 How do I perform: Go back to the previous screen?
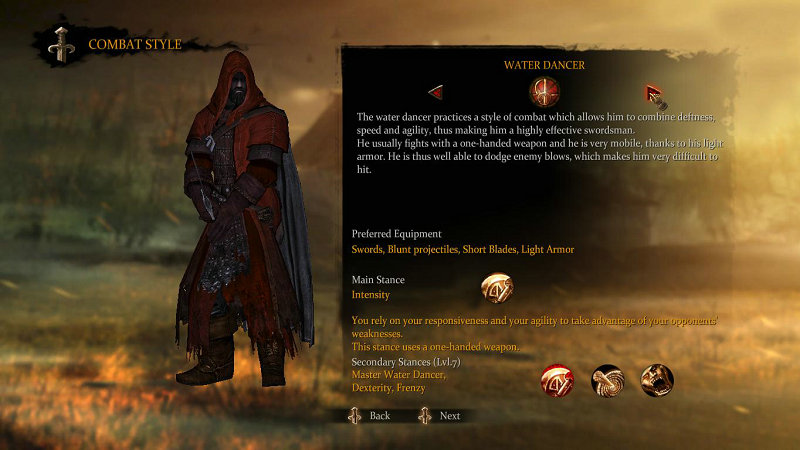pyautogui.click(x=369, y=415)
